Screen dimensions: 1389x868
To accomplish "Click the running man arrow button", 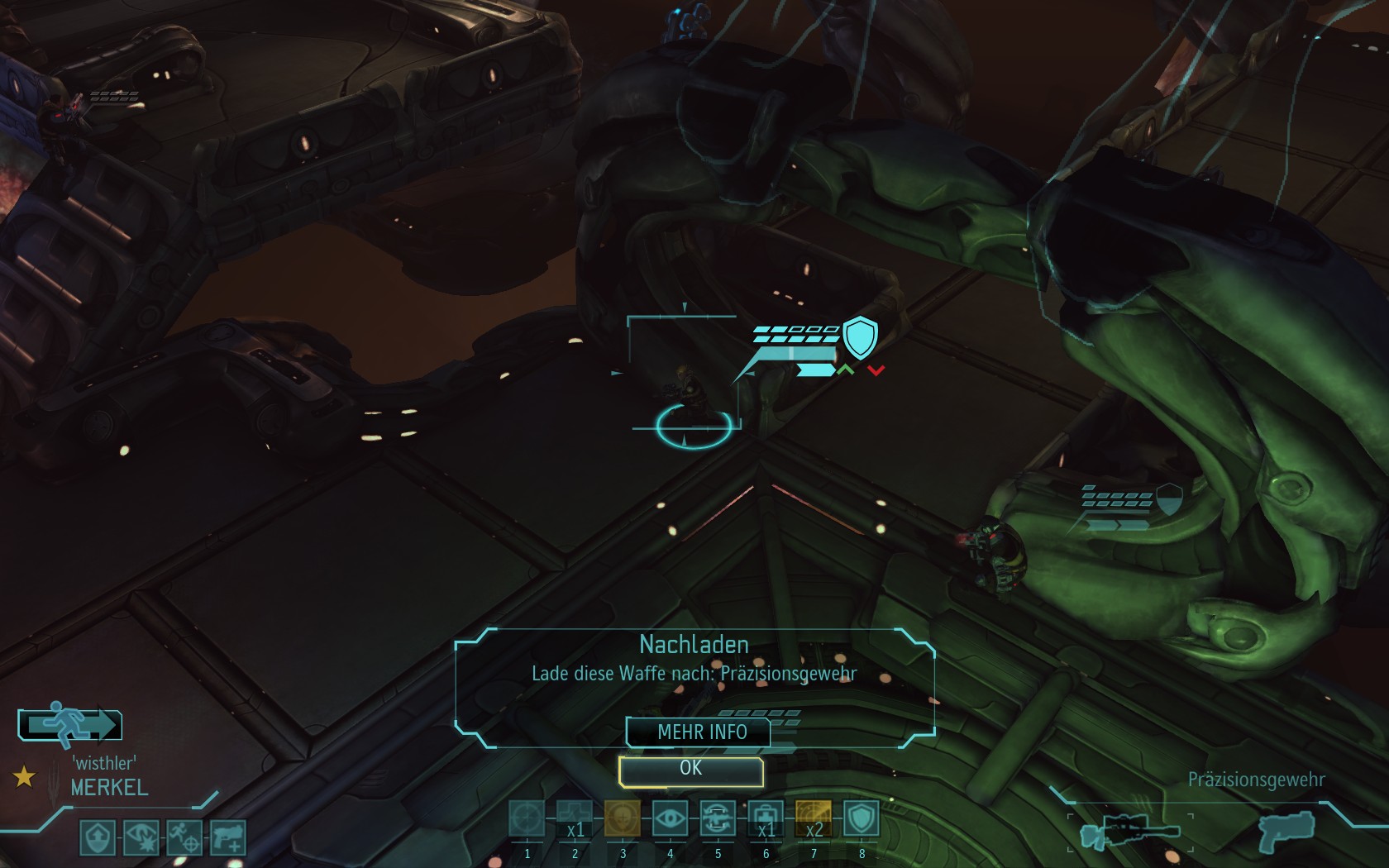I will pyautogui.click(x=70, y=725).
